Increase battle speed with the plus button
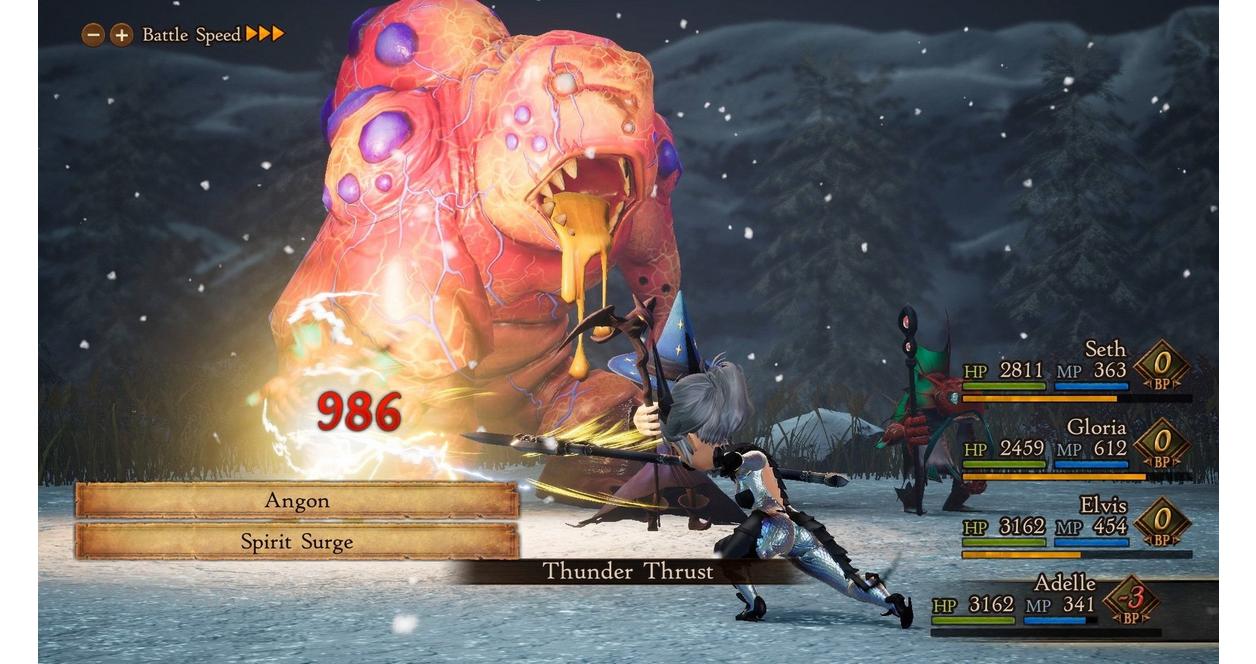Screen dimensions: 1256x664 [121, 35]
